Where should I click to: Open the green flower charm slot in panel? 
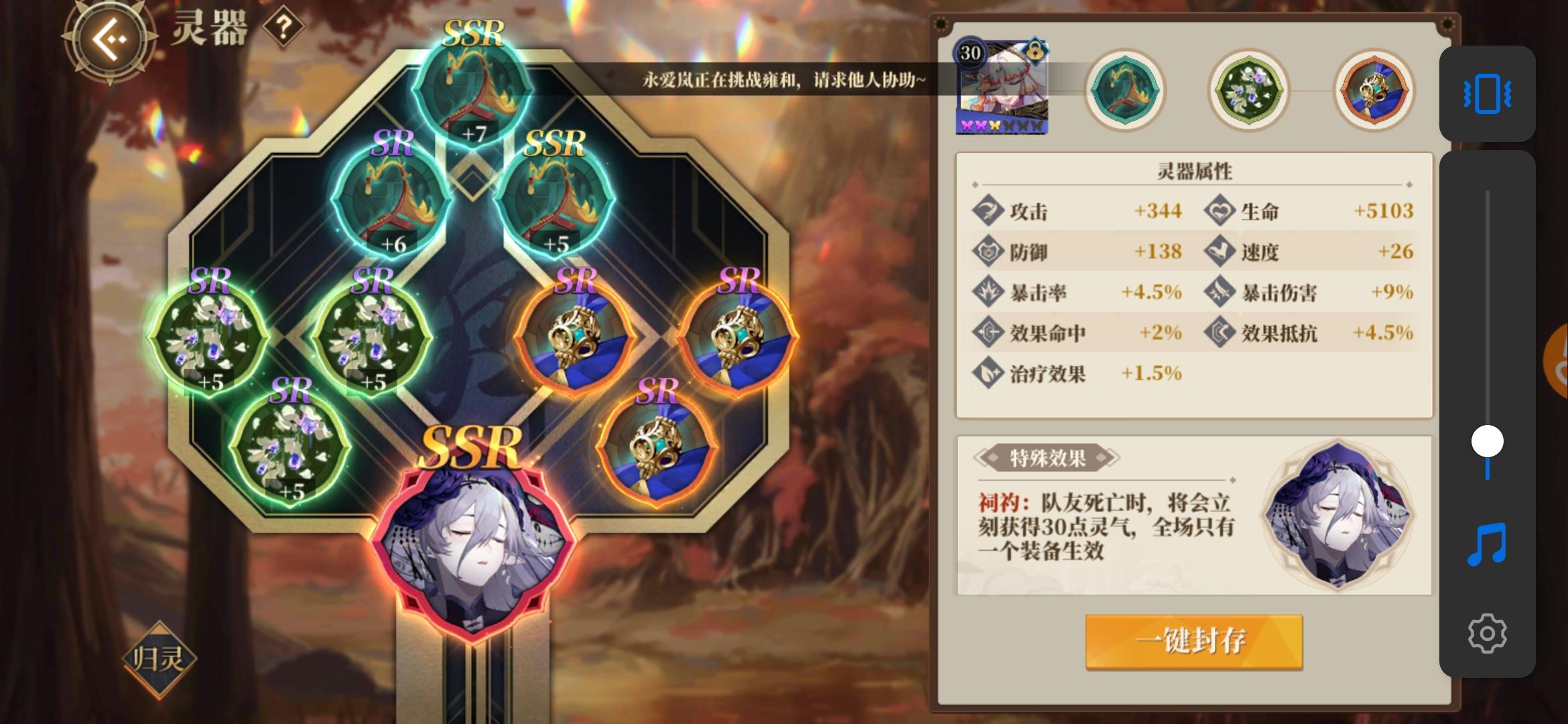[x=1248, y=92]
